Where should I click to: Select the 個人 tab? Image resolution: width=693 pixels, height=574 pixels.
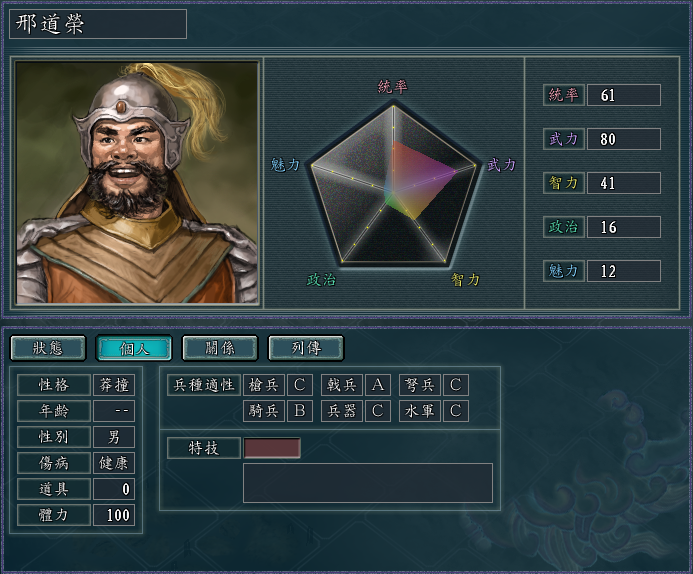pos(133,348)
